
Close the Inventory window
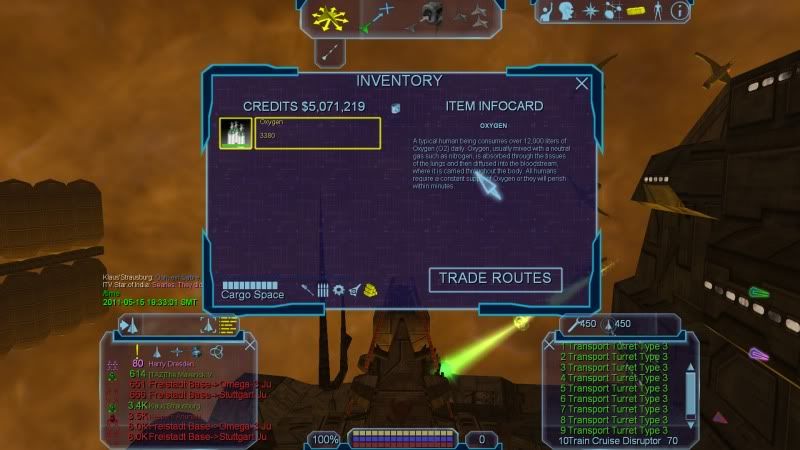582,84
